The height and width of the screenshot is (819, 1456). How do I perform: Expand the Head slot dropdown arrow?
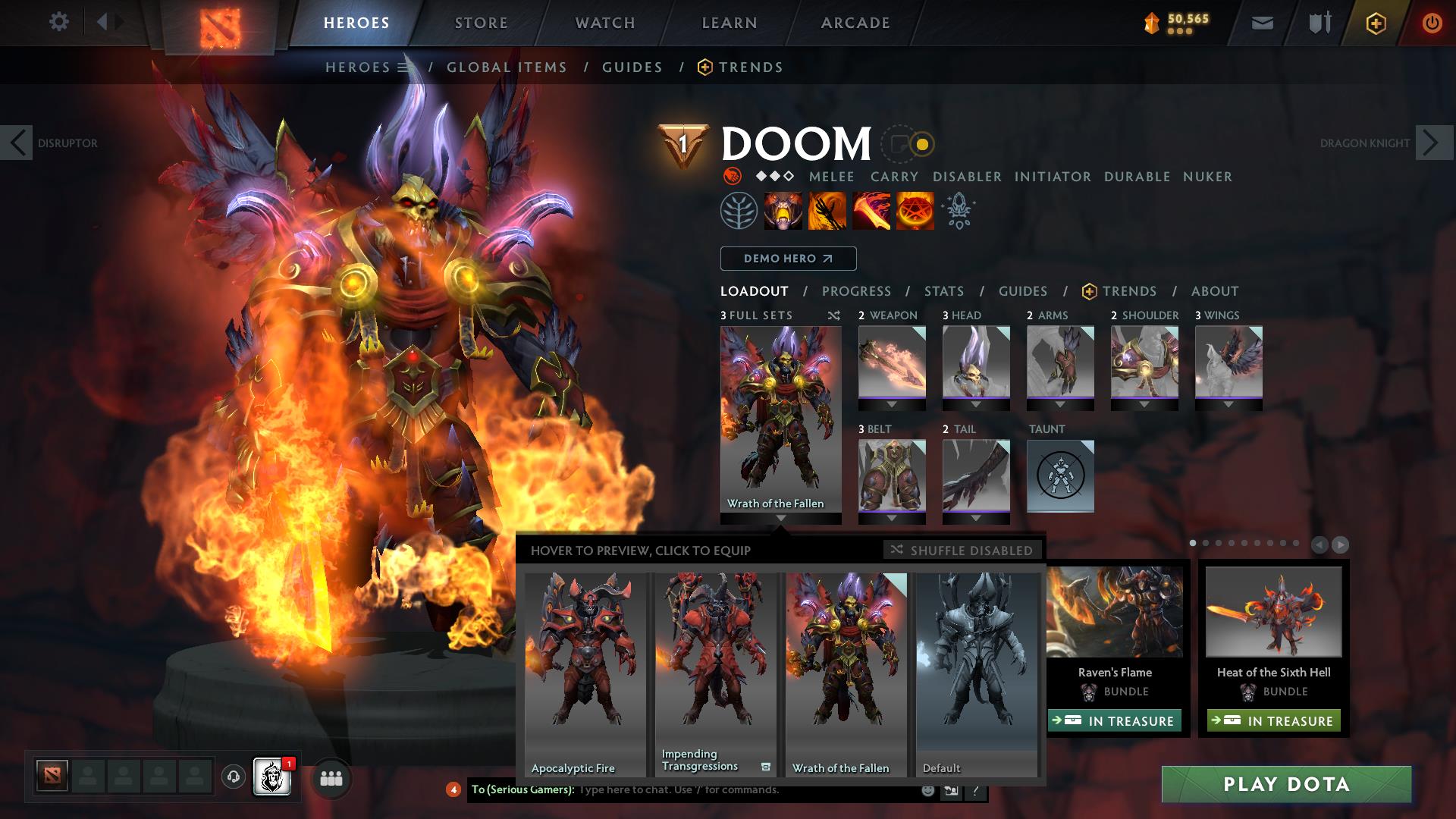(976, 405)
